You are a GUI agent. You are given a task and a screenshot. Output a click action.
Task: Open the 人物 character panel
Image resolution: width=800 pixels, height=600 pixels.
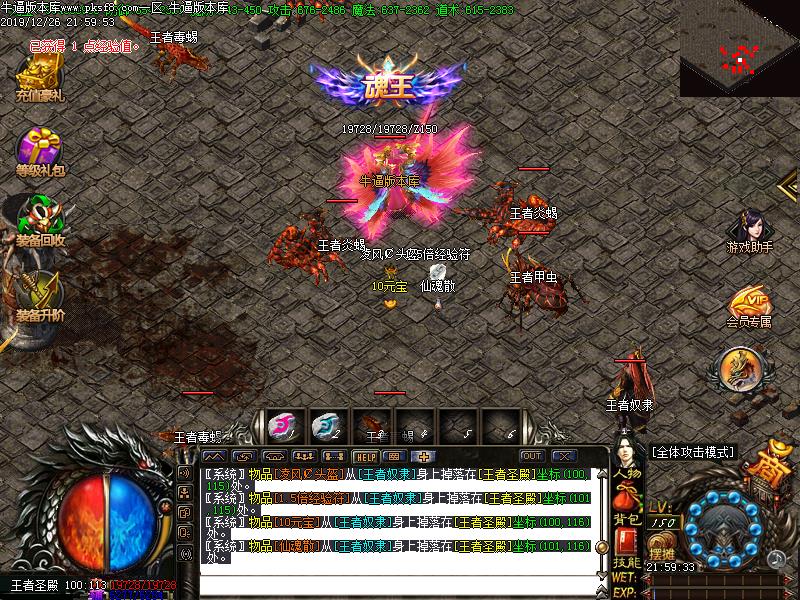(627, 473)
